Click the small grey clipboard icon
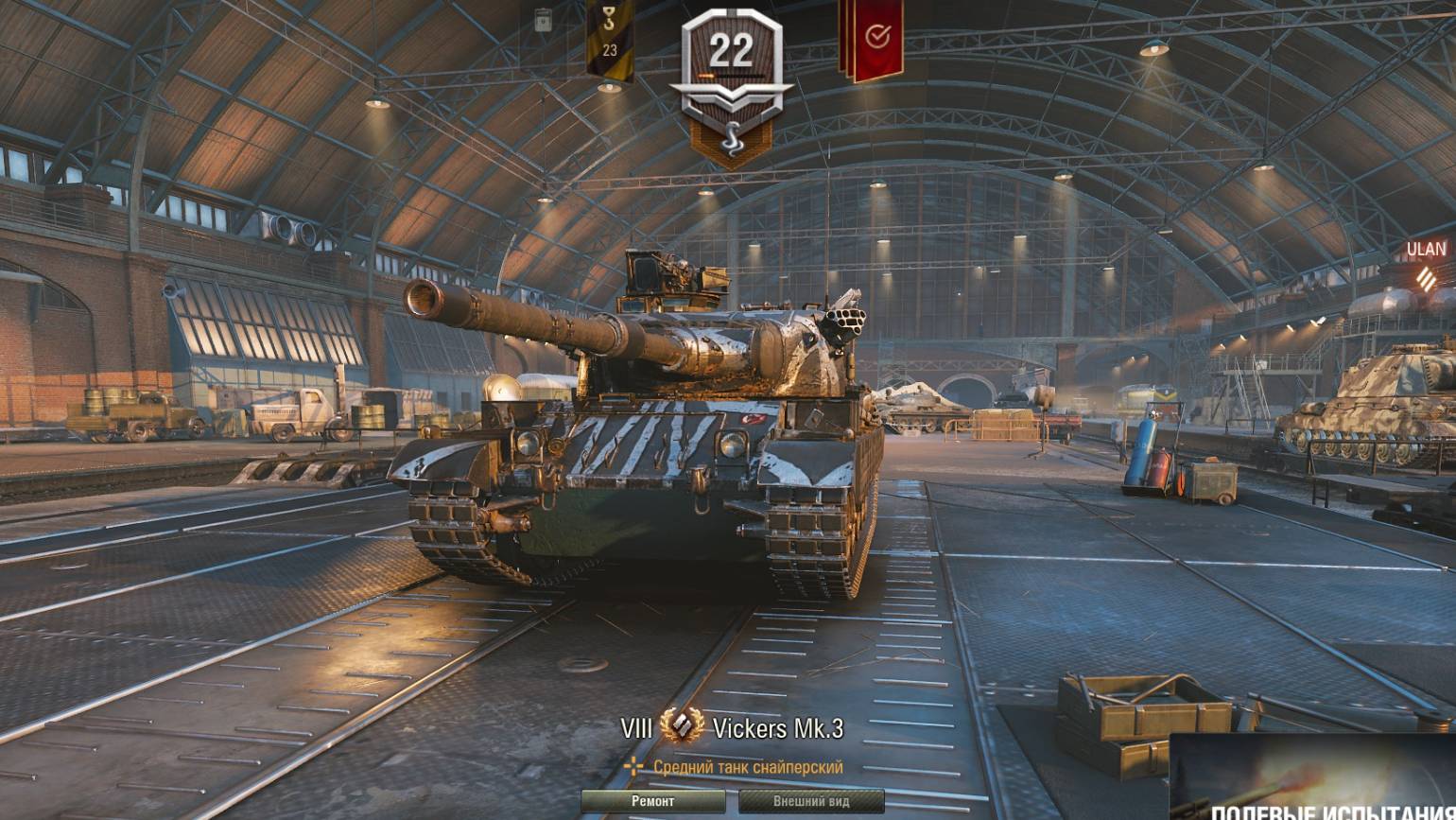This screenshot has width=1456, height=820. click(x=543, y=21)
